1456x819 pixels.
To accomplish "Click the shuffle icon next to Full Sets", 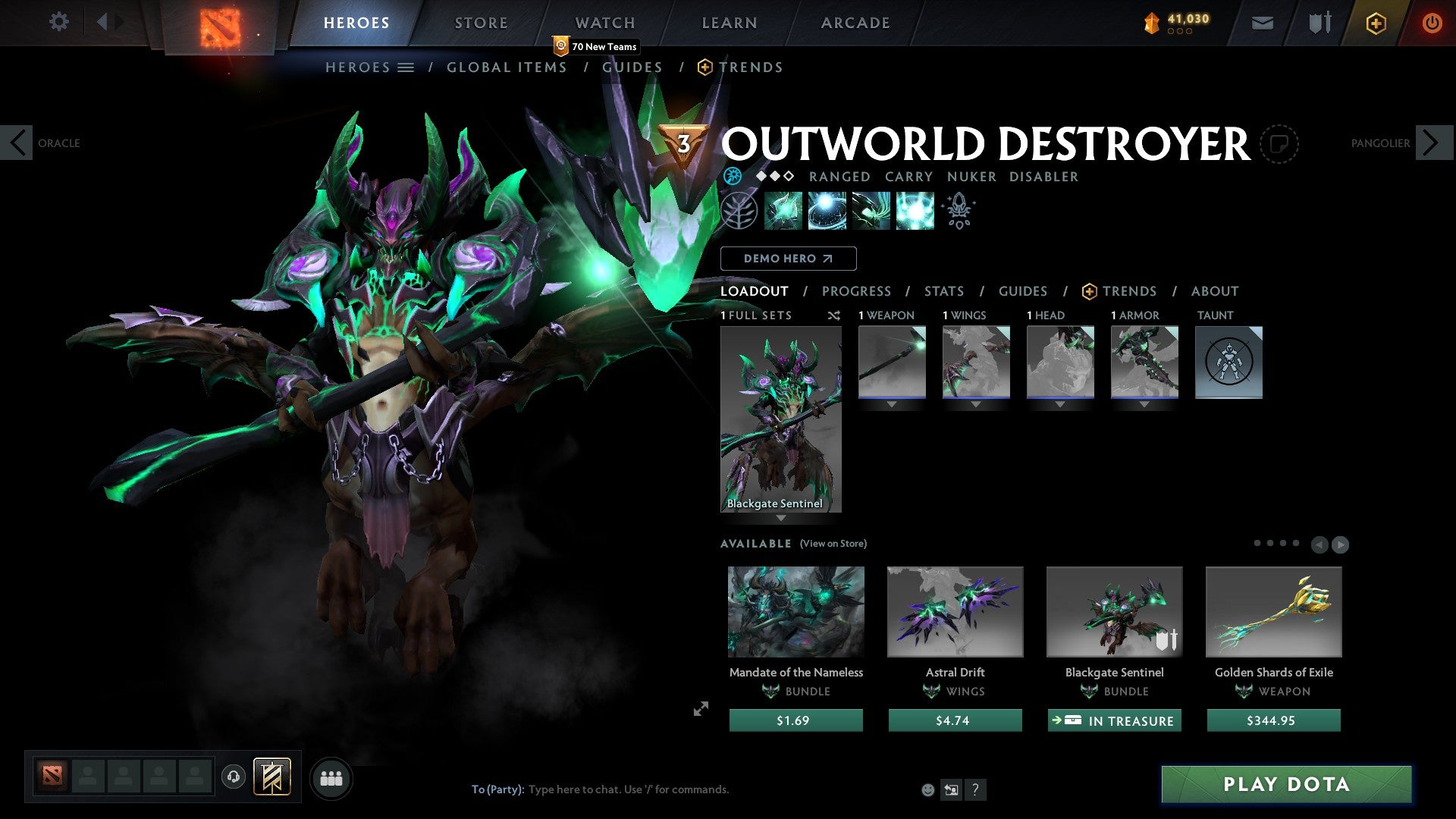I will tap(833, 315).
